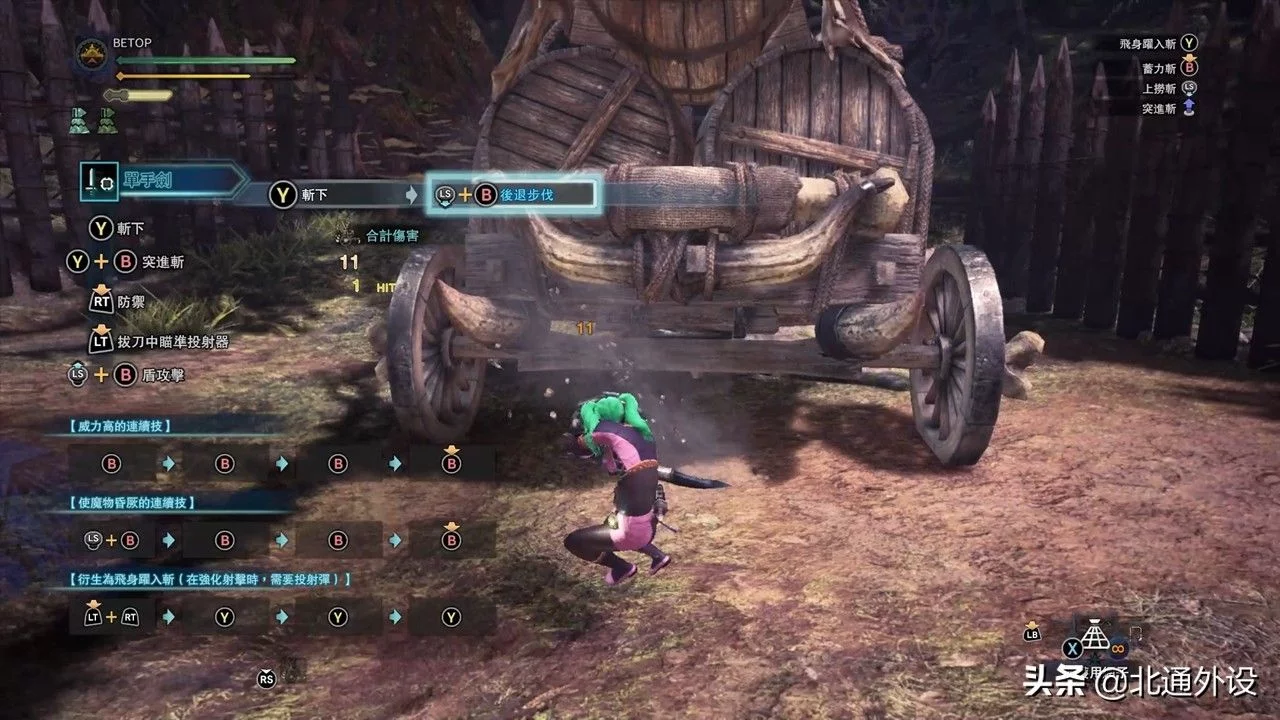Open the 头条 @北通外设 watermark
The width and height of the screenshot is (1280, 720).
pos(1140,683)
